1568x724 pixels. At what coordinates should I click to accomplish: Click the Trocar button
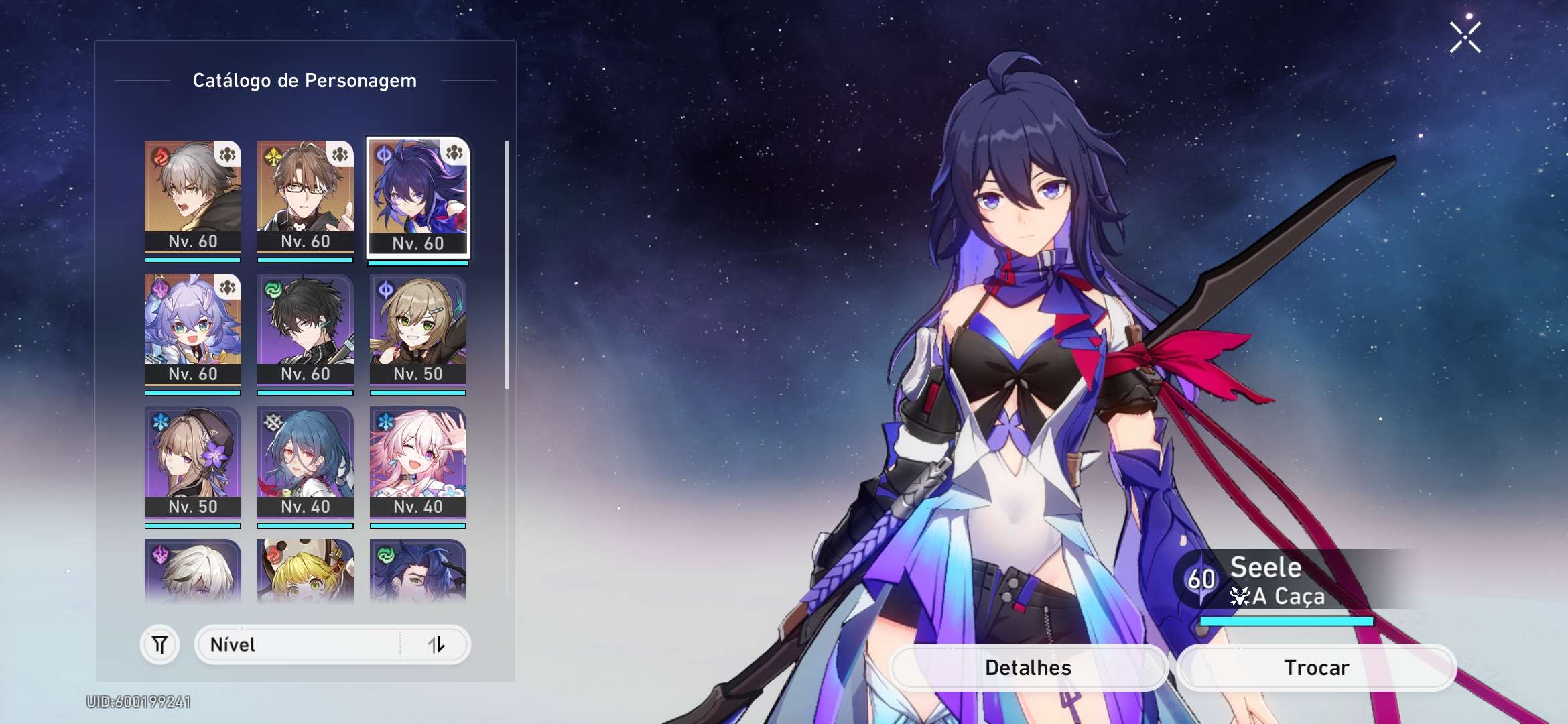coord(1317,668)
